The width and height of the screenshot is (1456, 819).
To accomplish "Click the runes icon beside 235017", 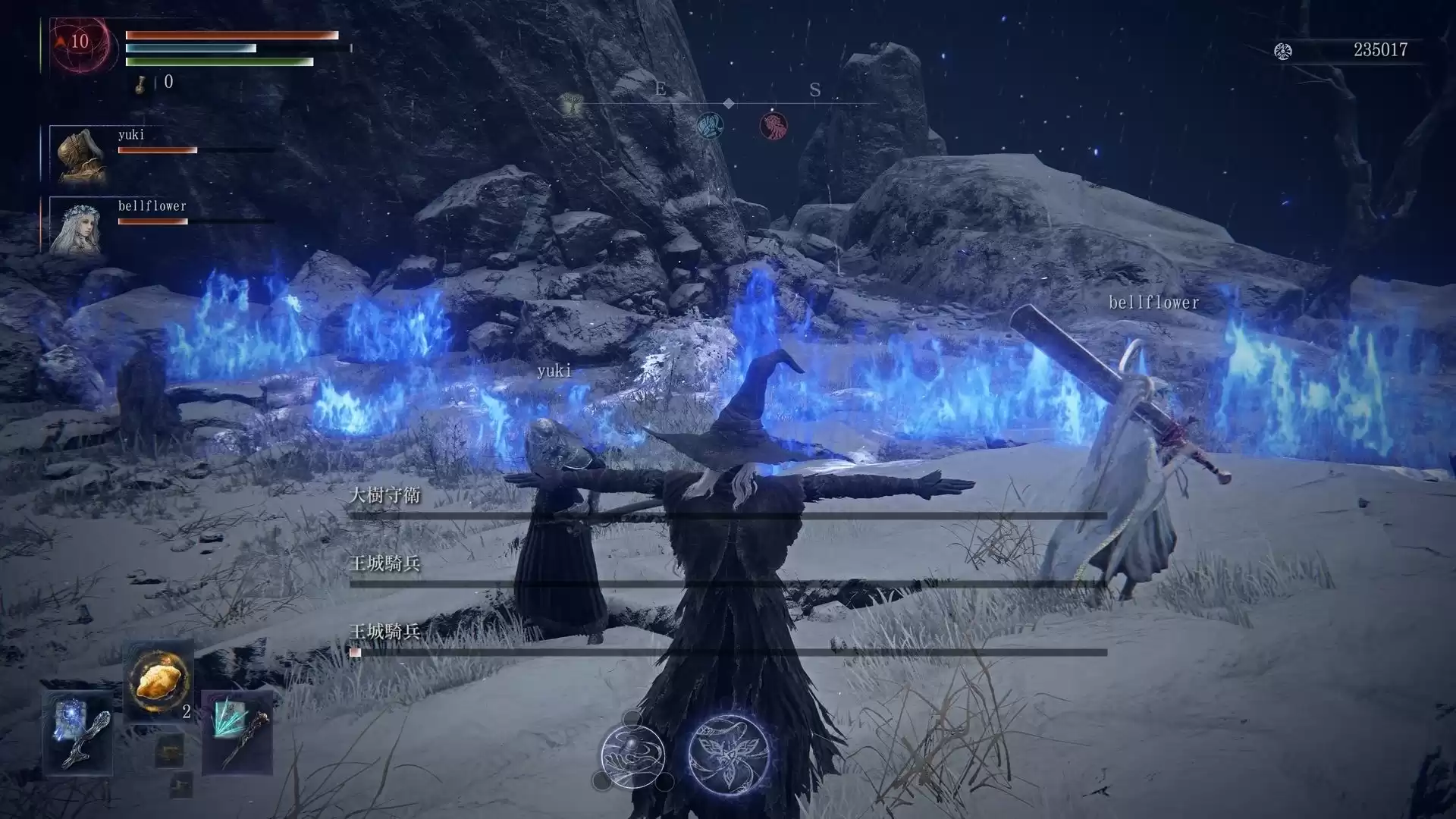I will [x=1282, y=51].
